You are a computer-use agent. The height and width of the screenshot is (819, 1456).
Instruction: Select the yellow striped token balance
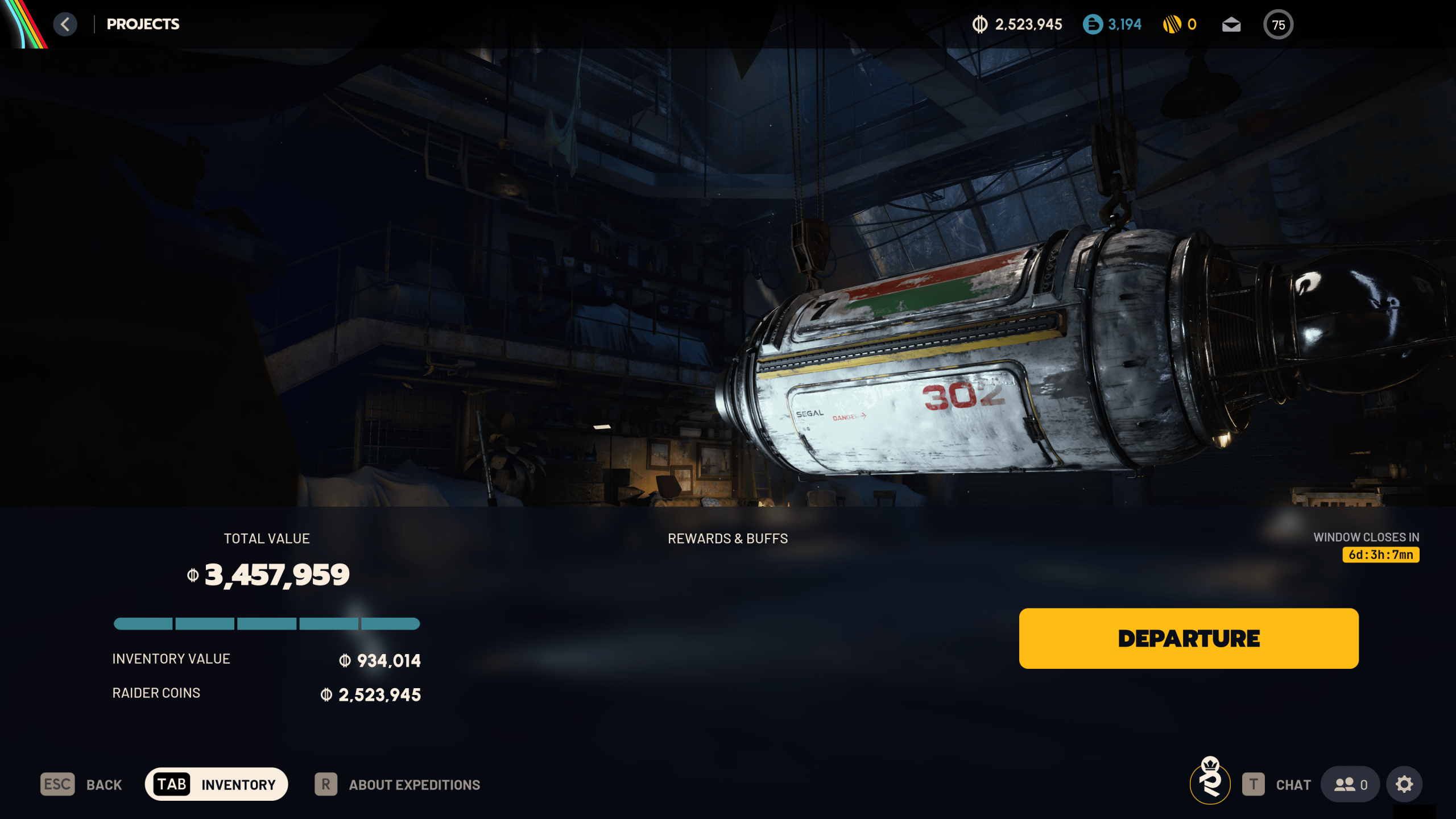pos(1180,24)
